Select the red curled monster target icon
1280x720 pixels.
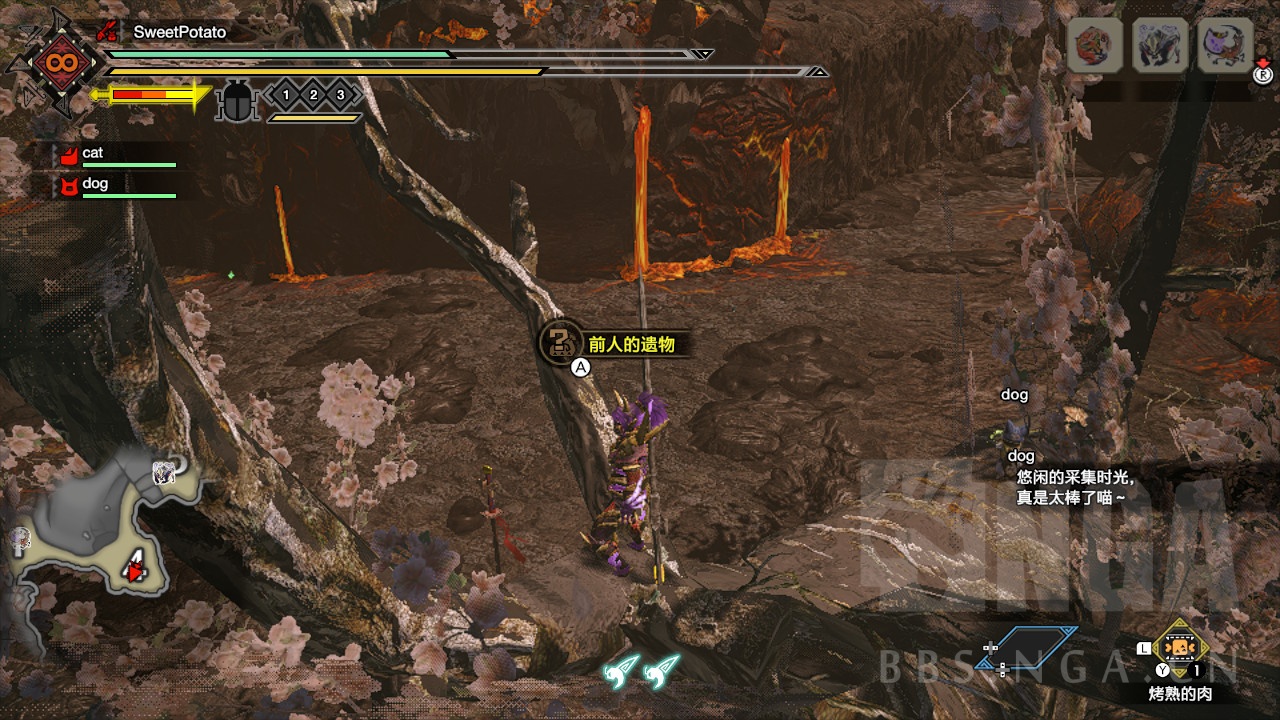[x=1093, y=47]
